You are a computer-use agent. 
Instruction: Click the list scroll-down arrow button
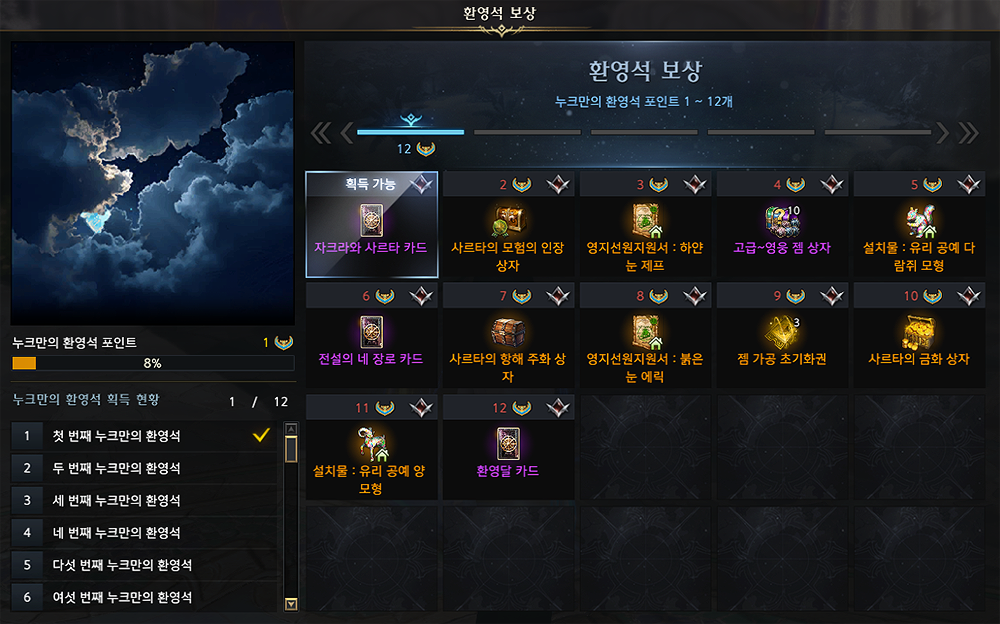(x=291, y=603)
